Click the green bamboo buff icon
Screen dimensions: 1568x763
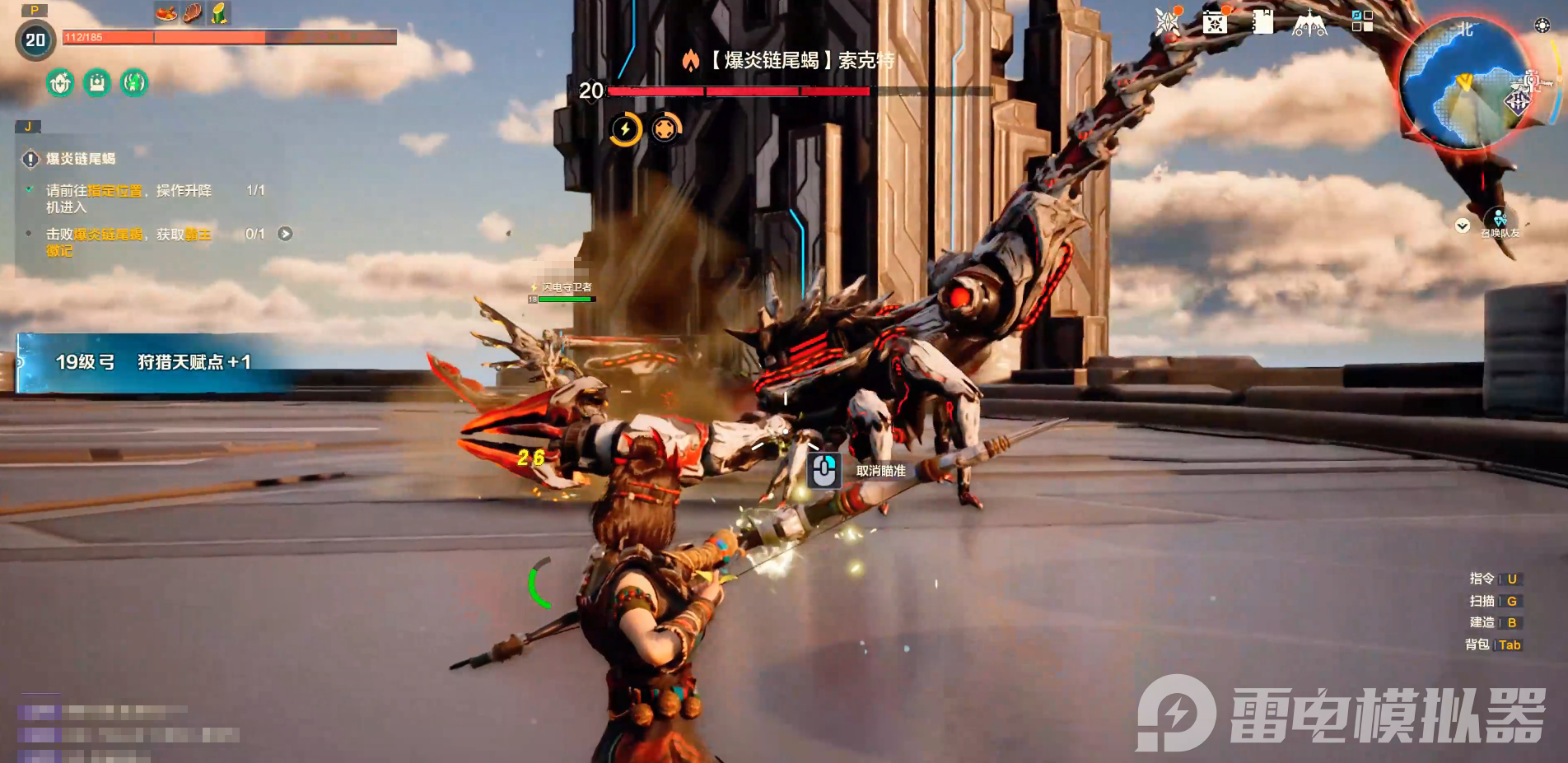(x=219, y=13)
